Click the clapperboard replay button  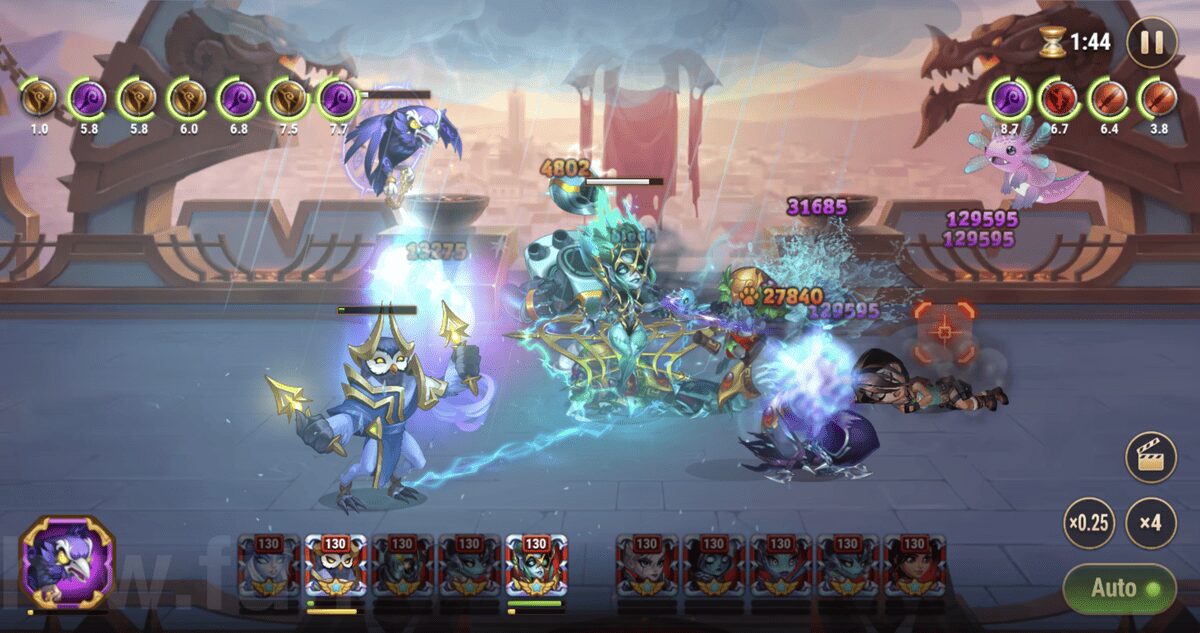[1150, 458]
